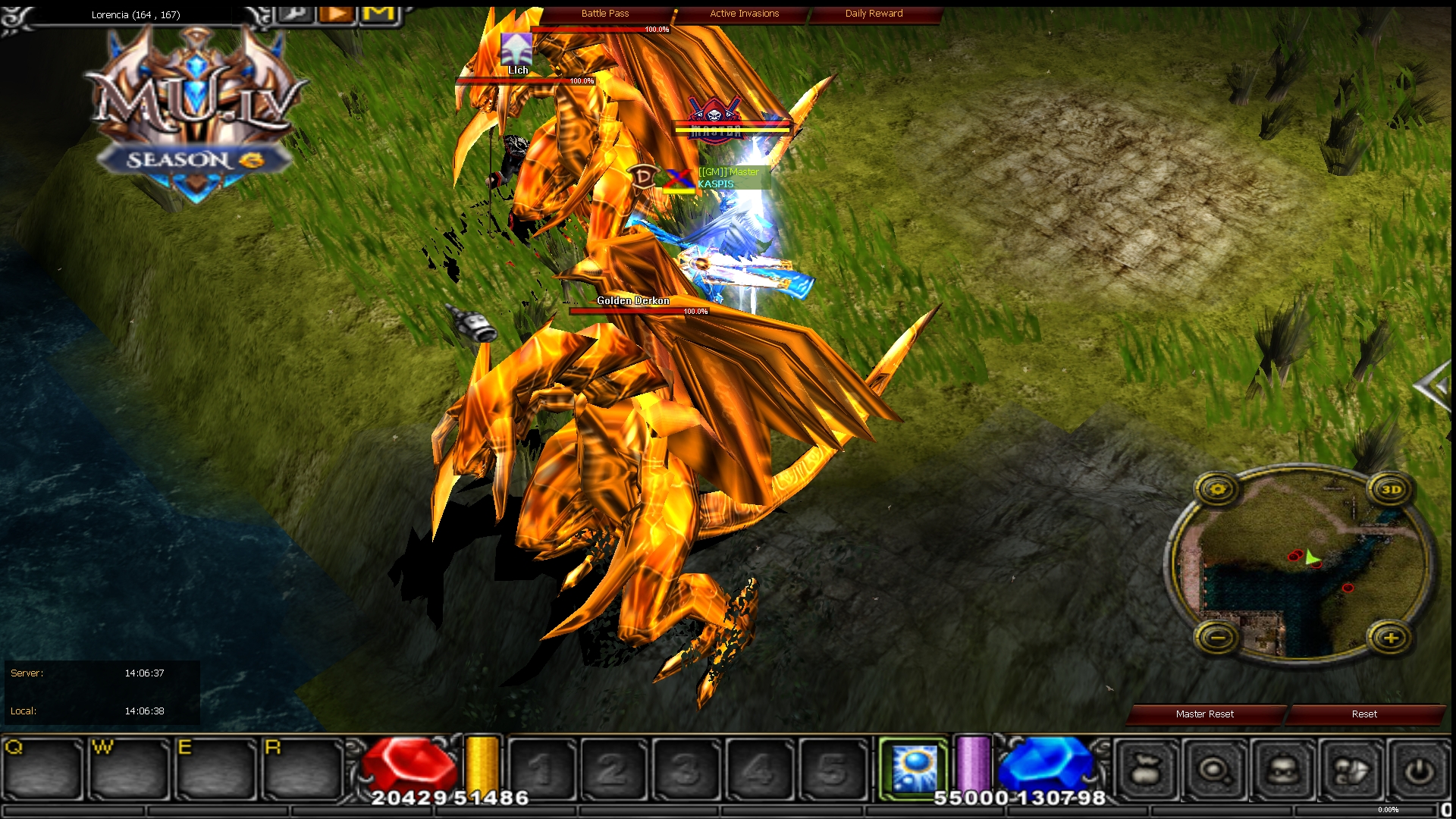
Task: Click the orange play arrow button
Action: pyautogui.click(x=337, y=14)
